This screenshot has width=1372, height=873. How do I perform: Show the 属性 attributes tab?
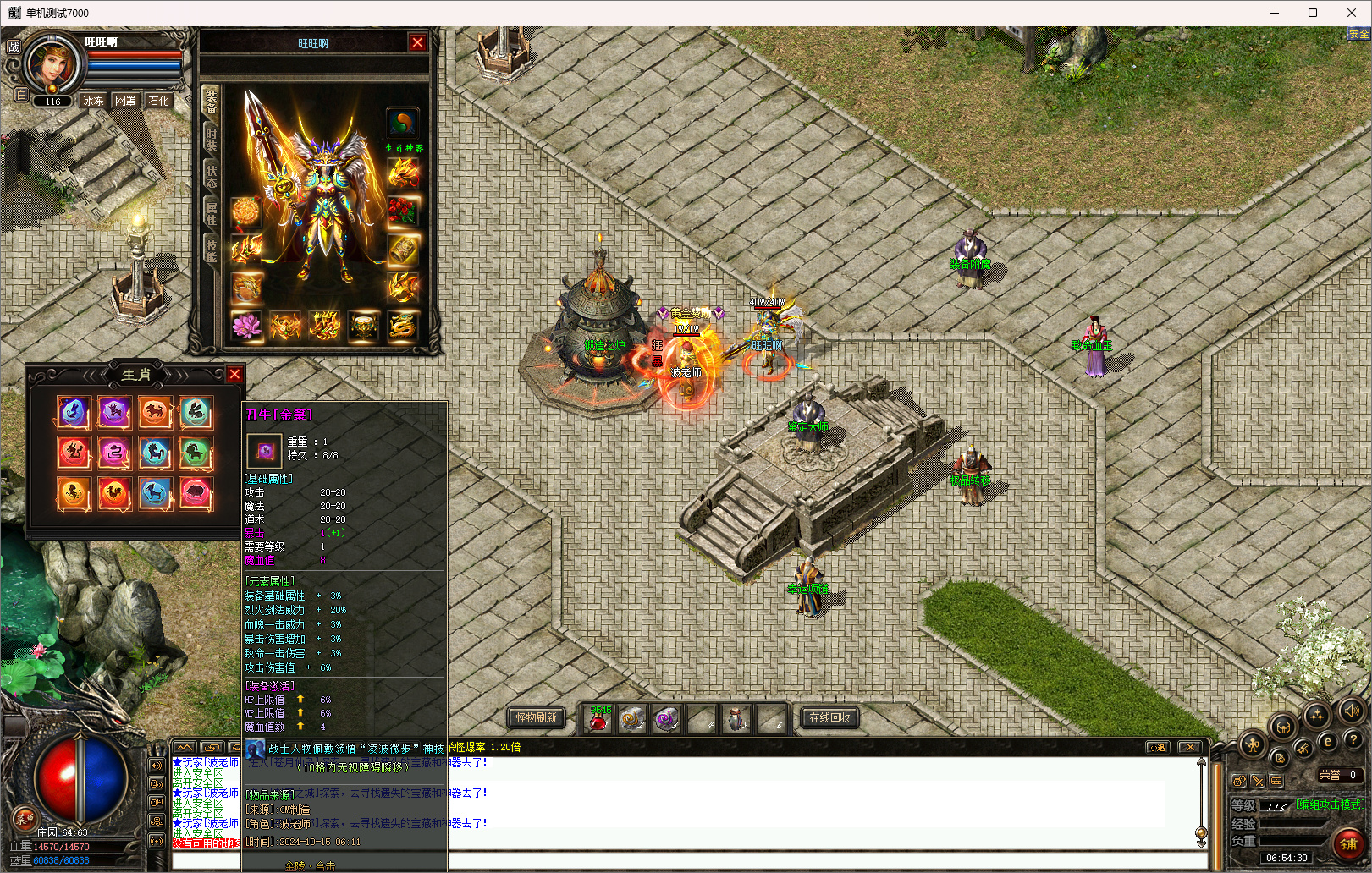[x=211, y=213]
